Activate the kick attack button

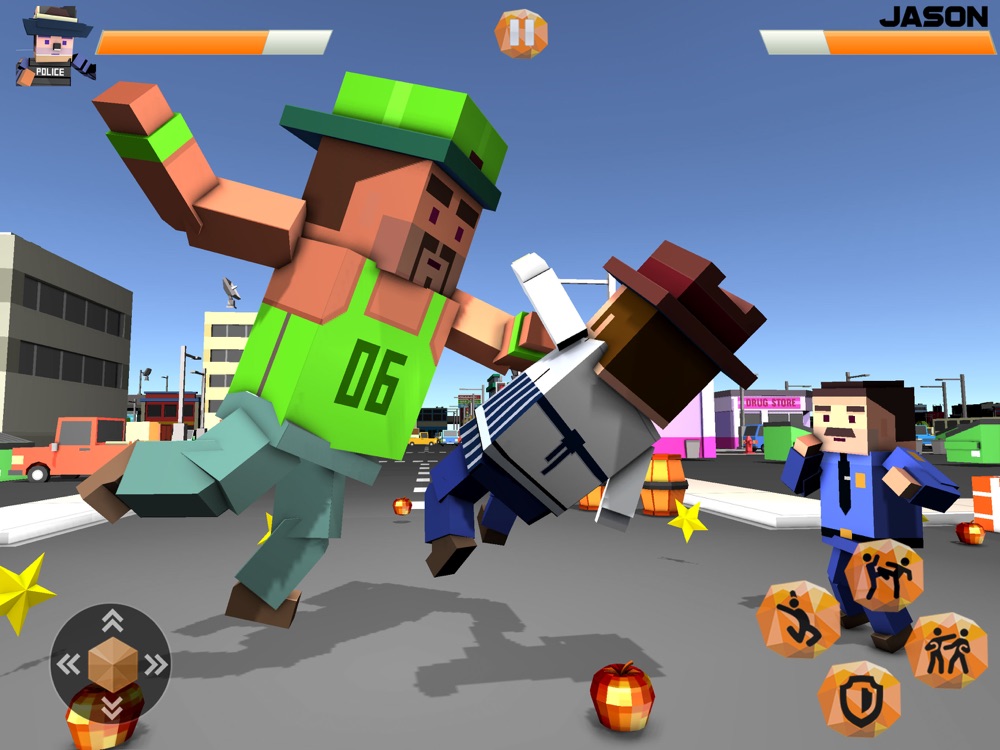884,574
